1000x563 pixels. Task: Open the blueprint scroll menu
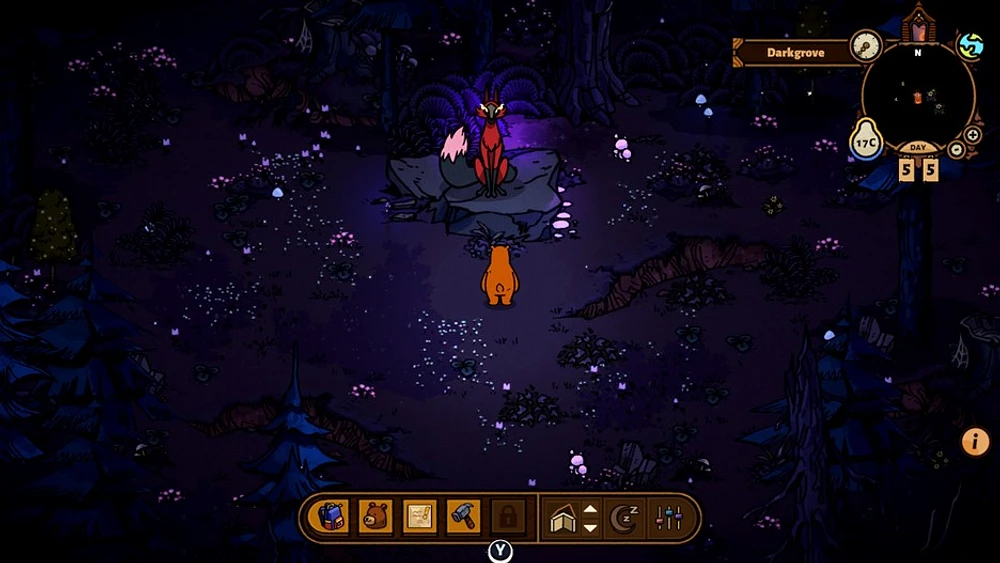pyautogui.click(x=419, y=517)
